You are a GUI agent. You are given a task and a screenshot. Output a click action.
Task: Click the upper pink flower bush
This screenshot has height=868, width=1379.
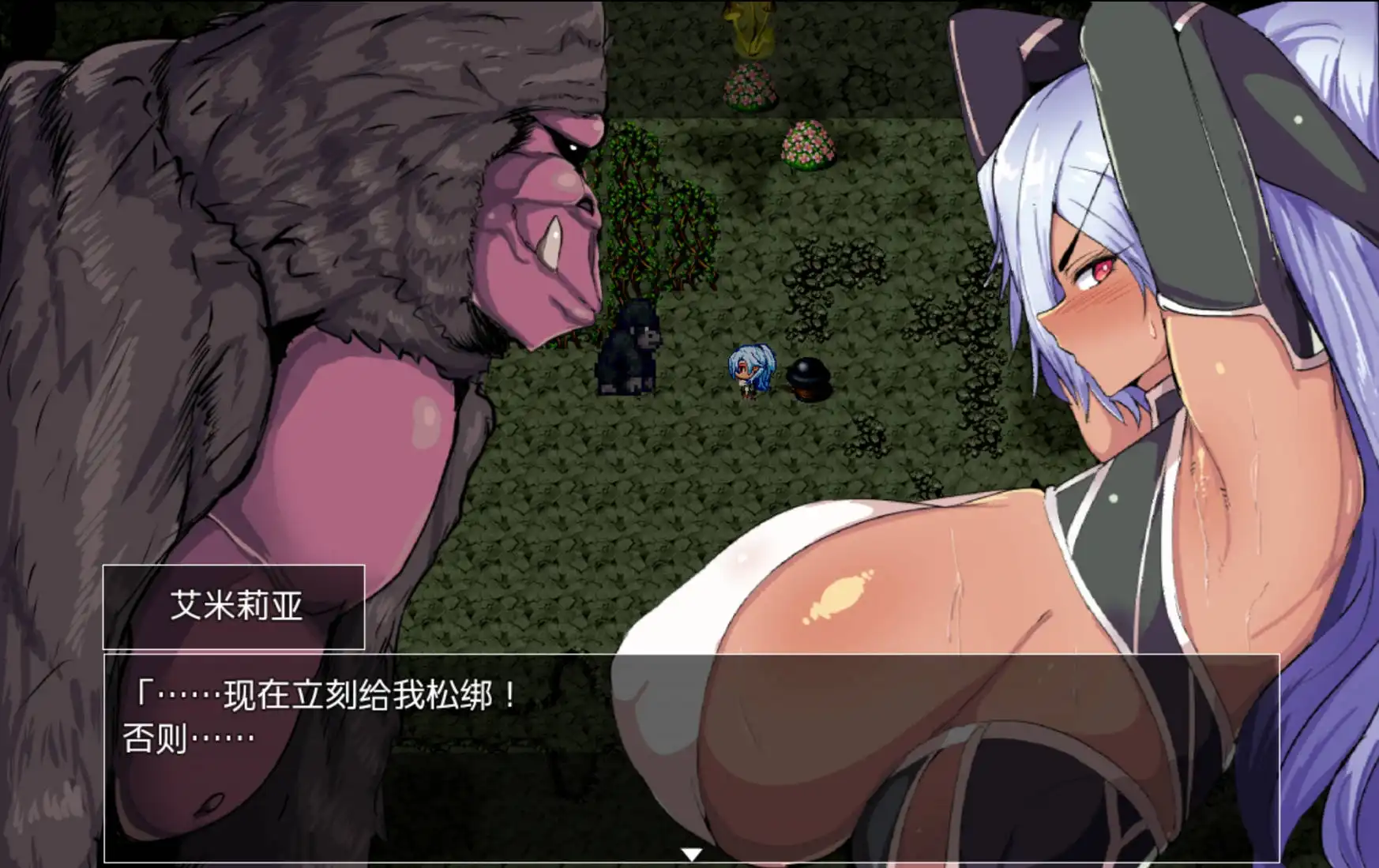click(x=748, y=88)
